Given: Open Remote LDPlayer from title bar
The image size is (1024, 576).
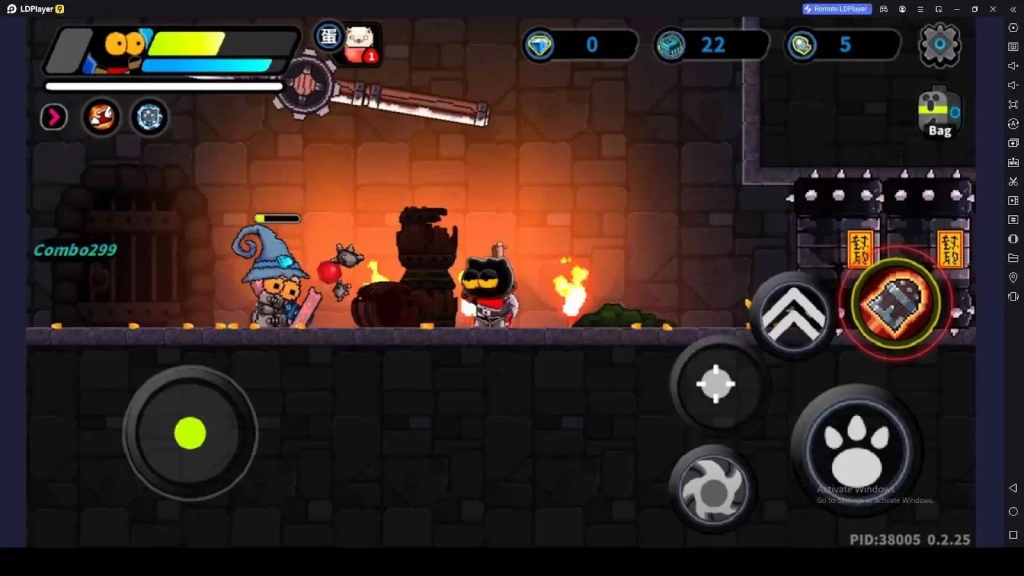Looking at the screenshot, I should pos(837,9).
